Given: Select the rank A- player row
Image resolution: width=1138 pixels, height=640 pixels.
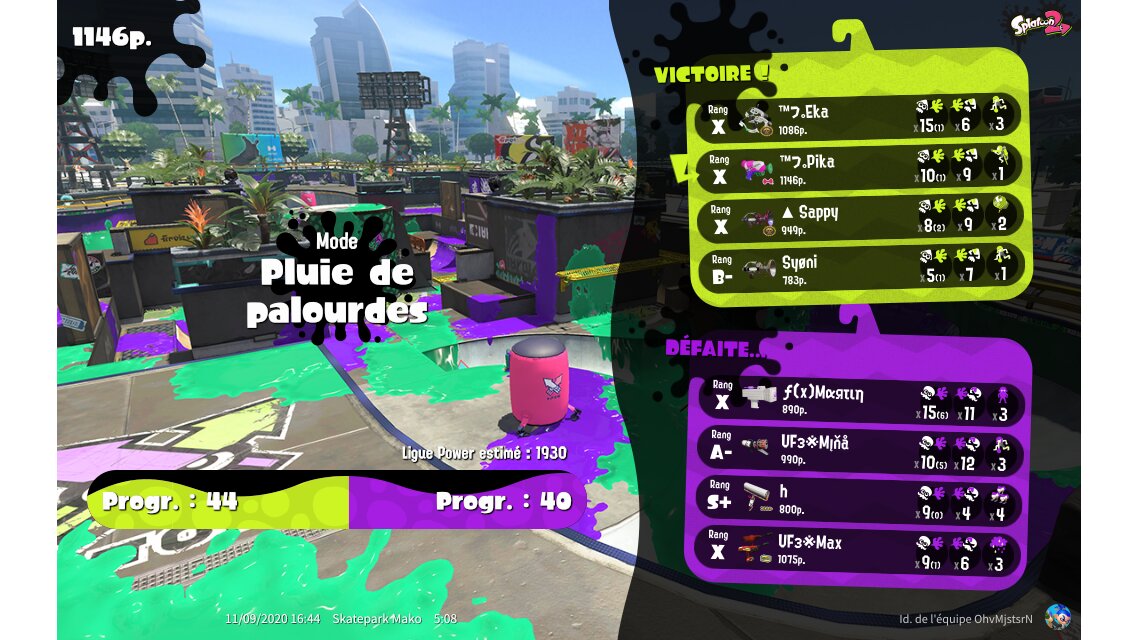Looking at the screenshot, I should pyautogui.click(x=858, y=451).
